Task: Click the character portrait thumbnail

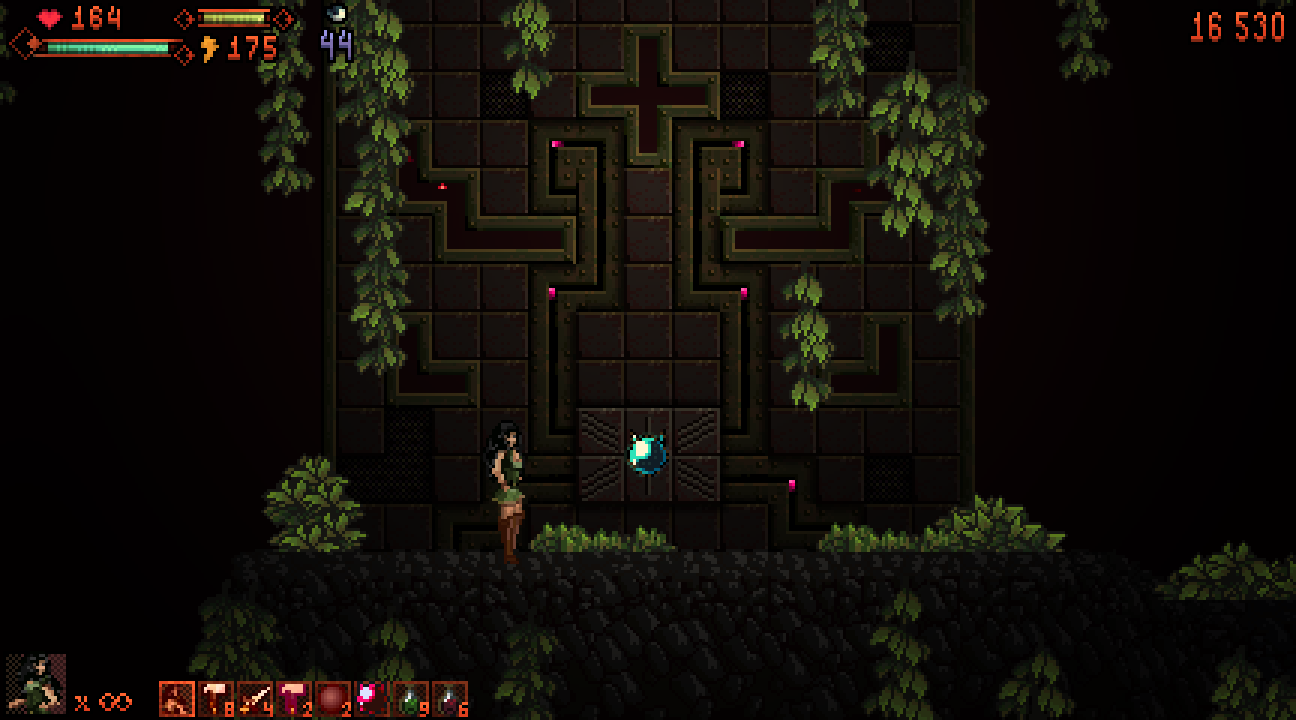Action: (x=36, y=684)
